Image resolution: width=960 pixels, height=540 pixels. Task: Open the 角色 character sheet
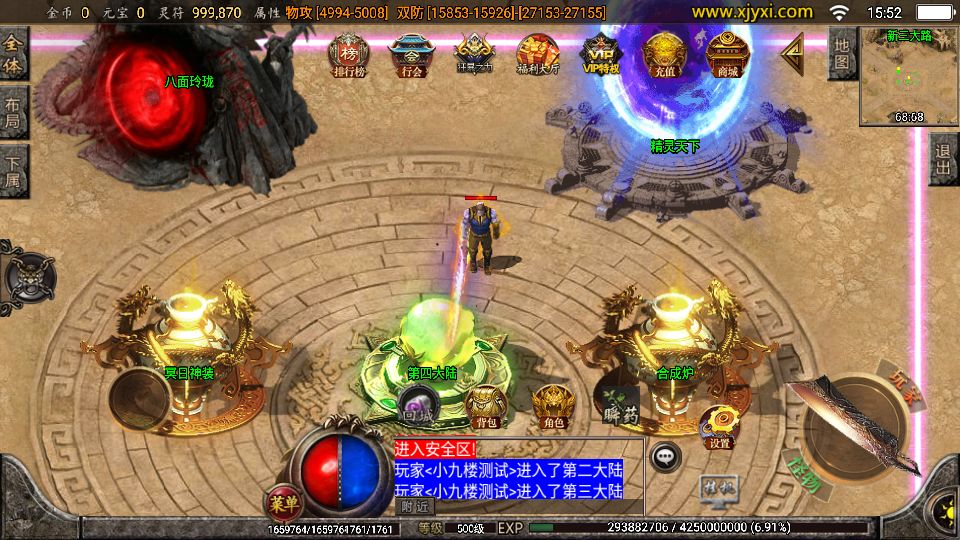(x=551, y=407)
